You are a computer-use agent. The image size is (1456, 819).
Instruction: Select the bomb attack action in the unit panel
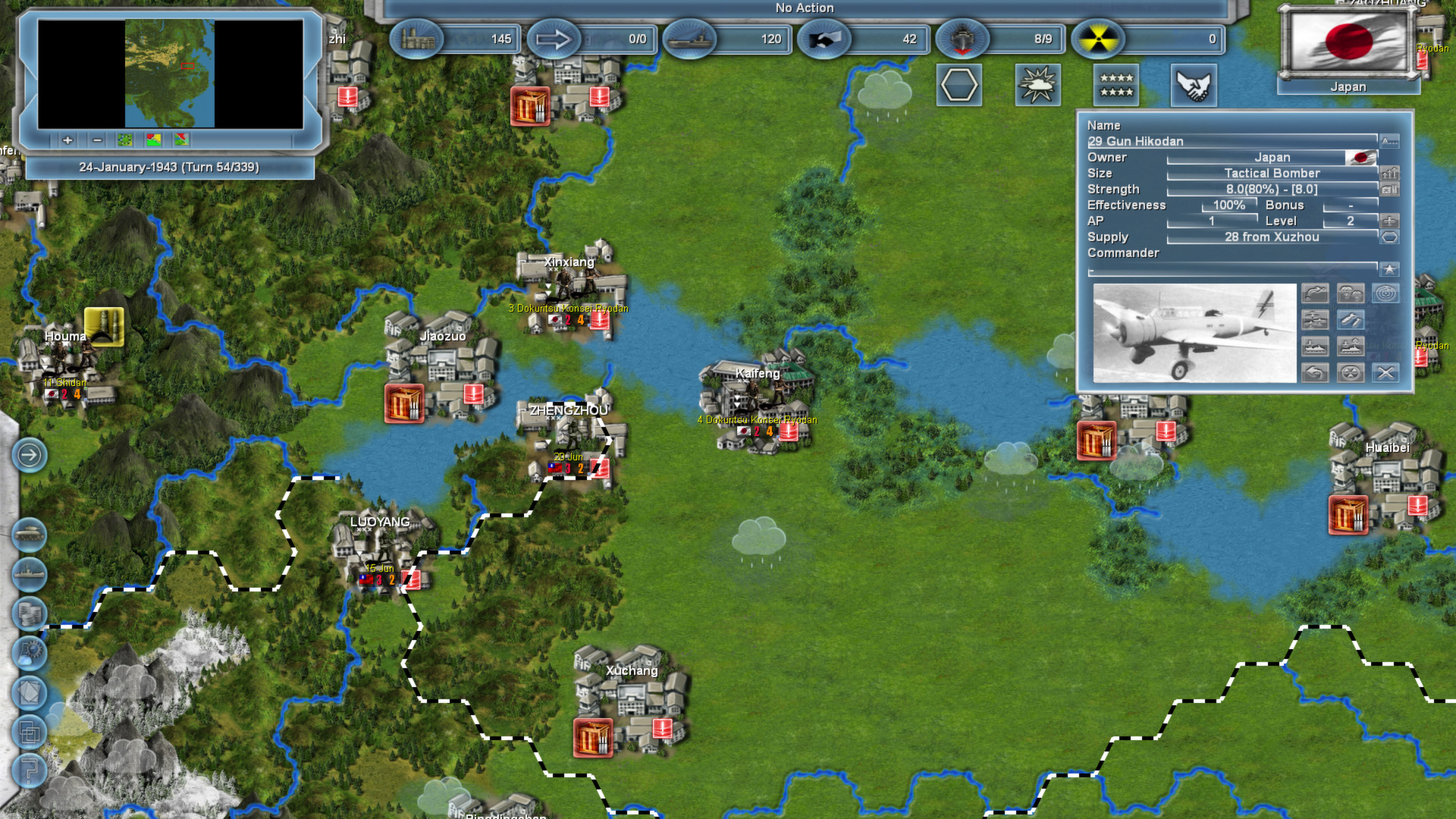1351,320
